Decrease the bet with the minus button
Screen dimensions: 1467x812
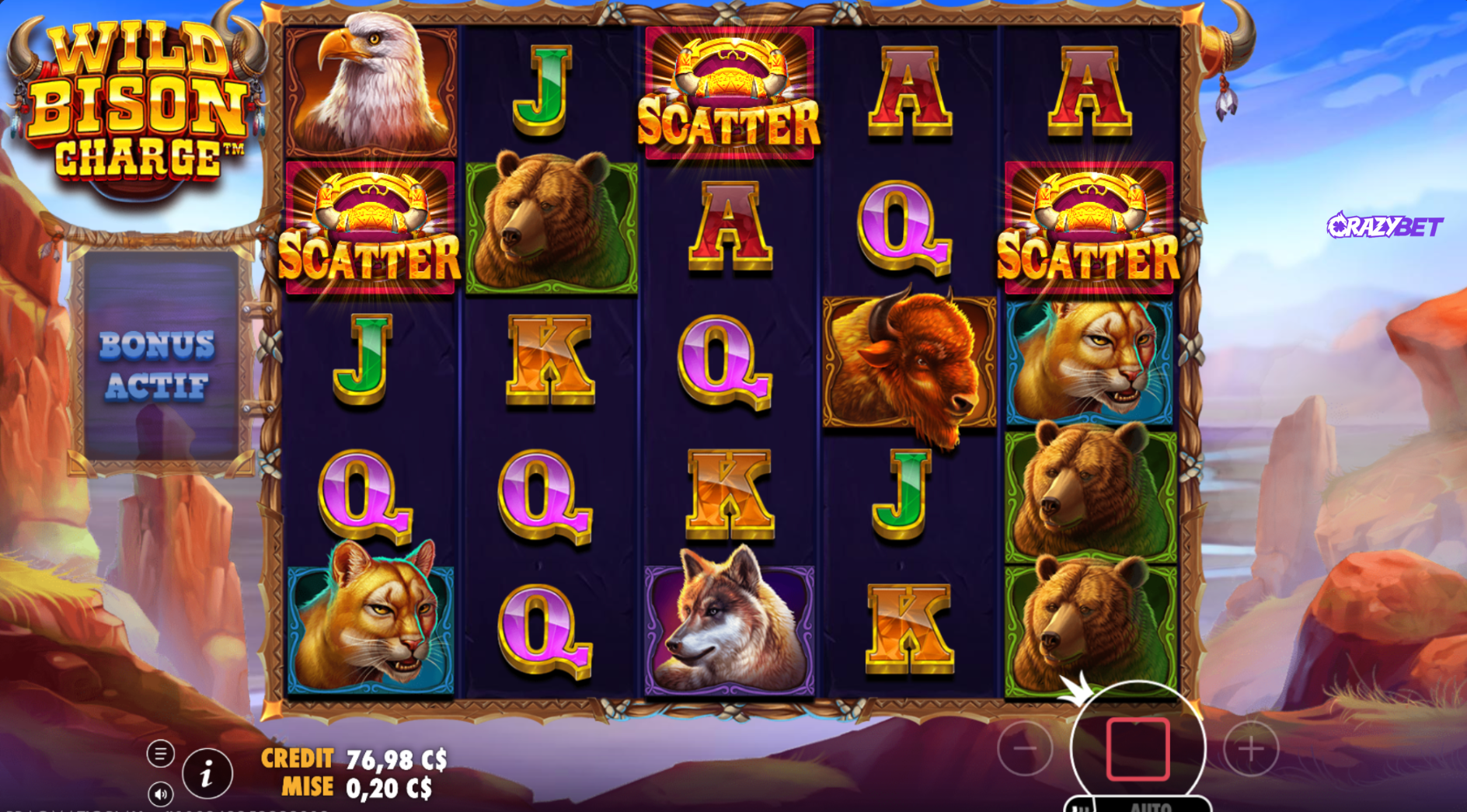(x=1025, y=748)
